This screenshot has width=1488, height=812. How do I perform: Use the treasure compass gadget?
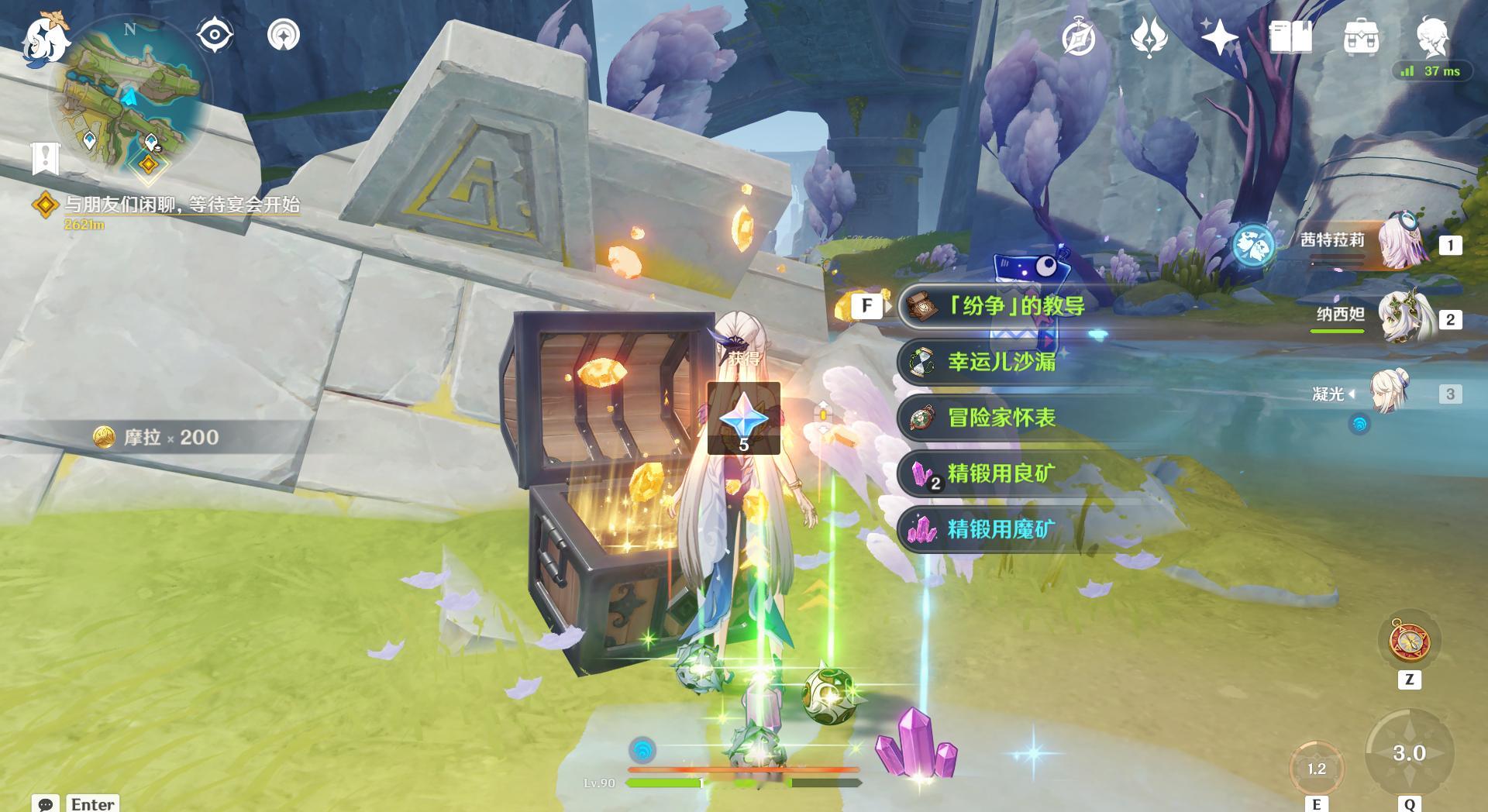tap(1409, 642)
